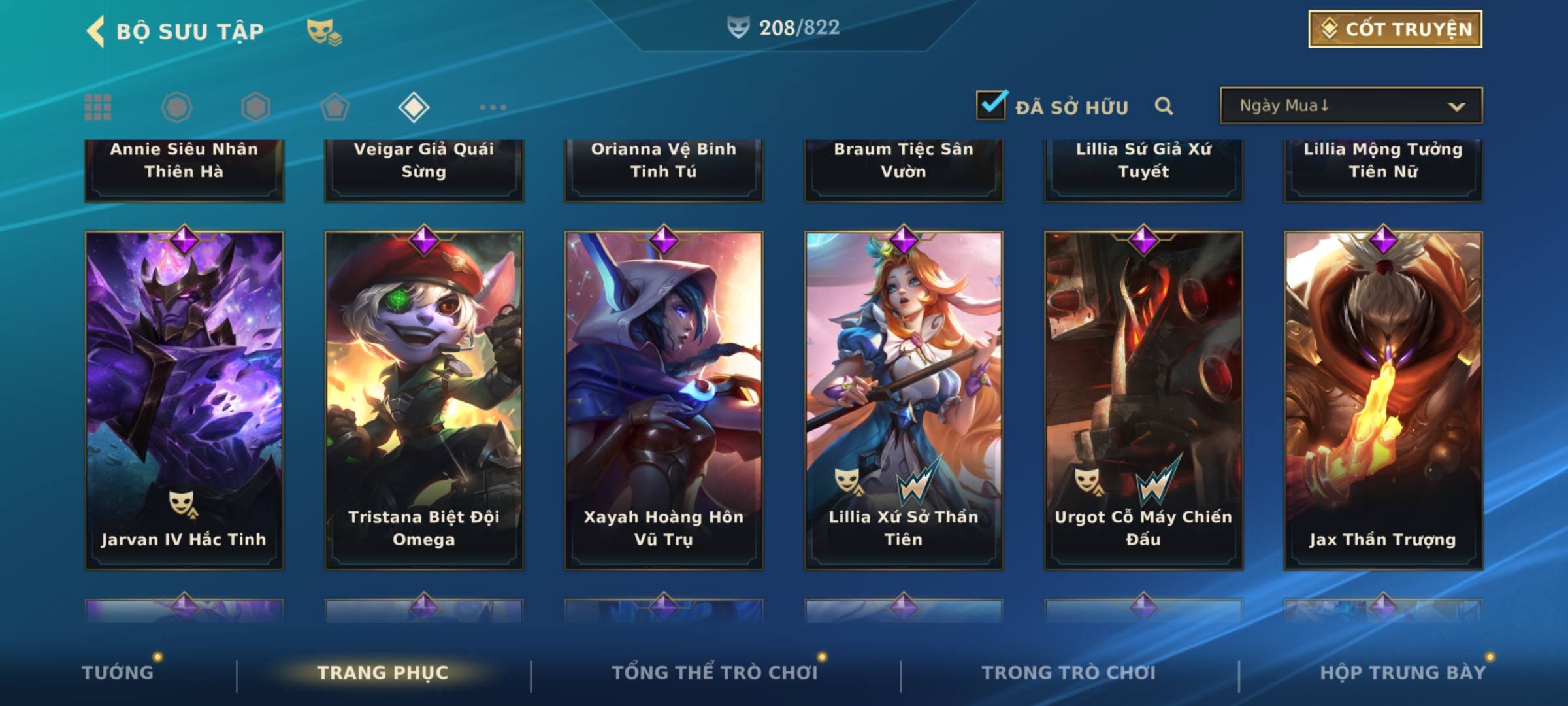The height and width of the screenshot is (706, 1568).
Task: Open the Trong Trò Chơi tab
Action: tap(1069, 673)
